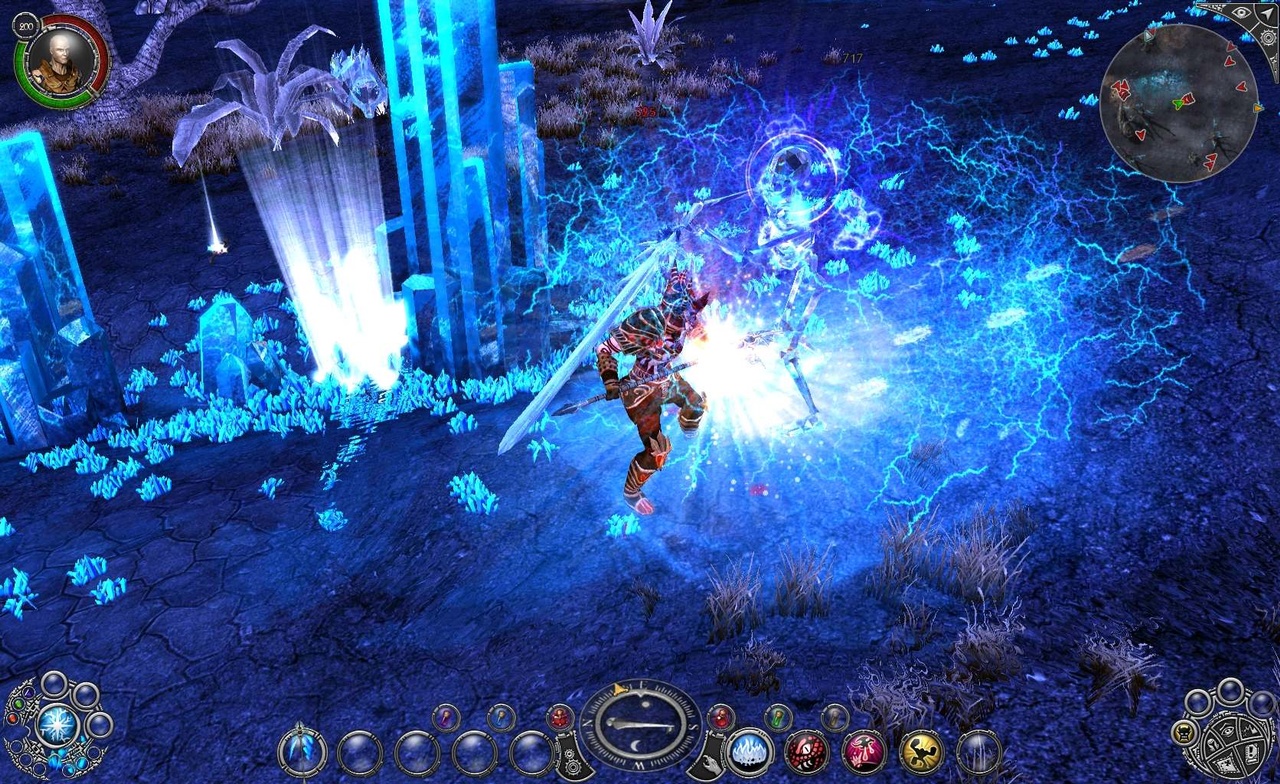The height and width of the screenshot is (784, 1280).
Task: Trigger the magenta blood combat art
Action: click(x=865, y=750)
